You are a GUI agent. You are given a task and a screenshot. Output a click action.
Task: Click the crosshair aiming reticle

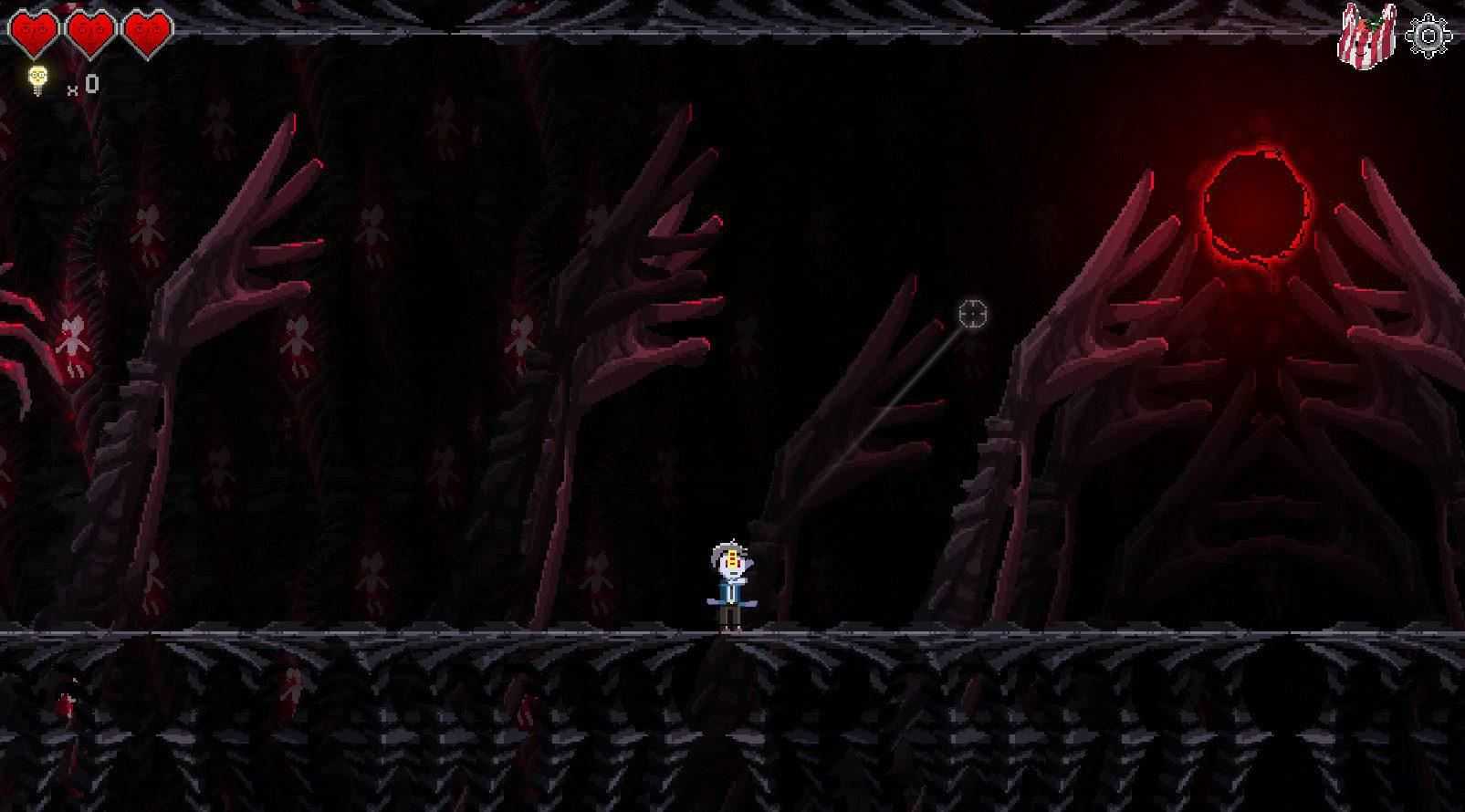(971, 314)
